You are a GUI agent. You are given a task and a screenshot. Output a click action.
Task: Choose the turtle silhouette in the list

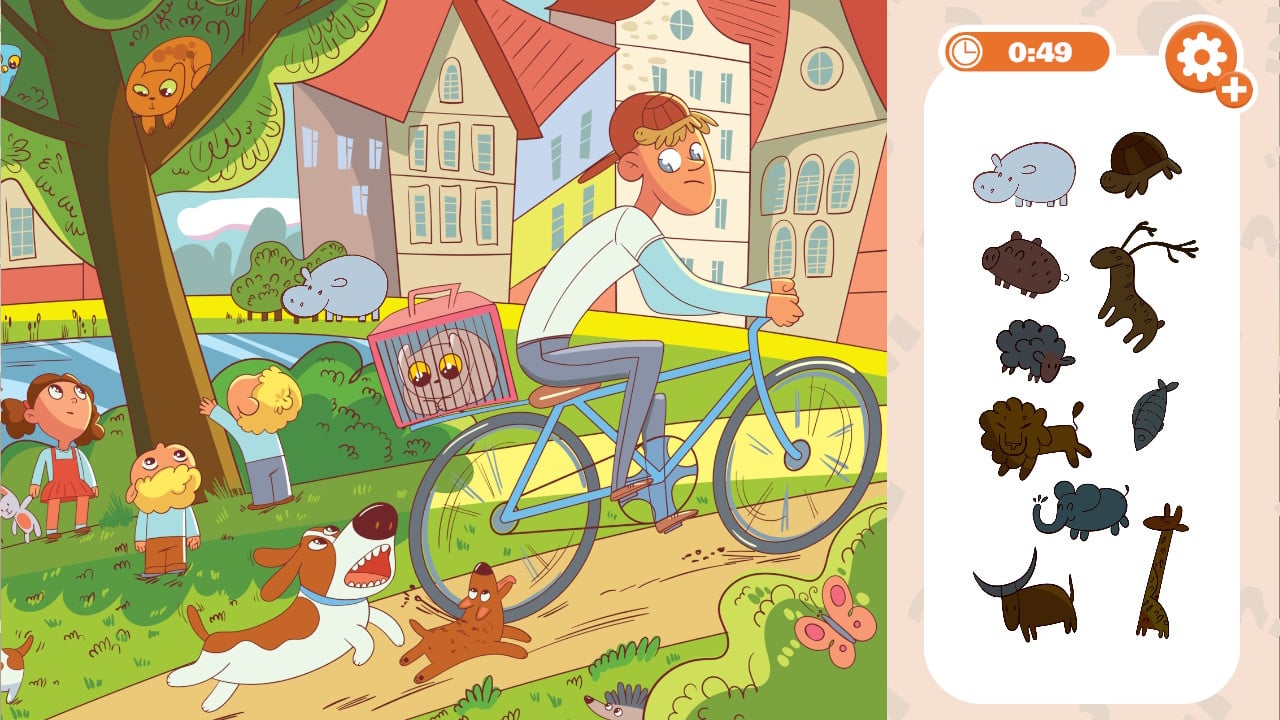(1140, 163)
